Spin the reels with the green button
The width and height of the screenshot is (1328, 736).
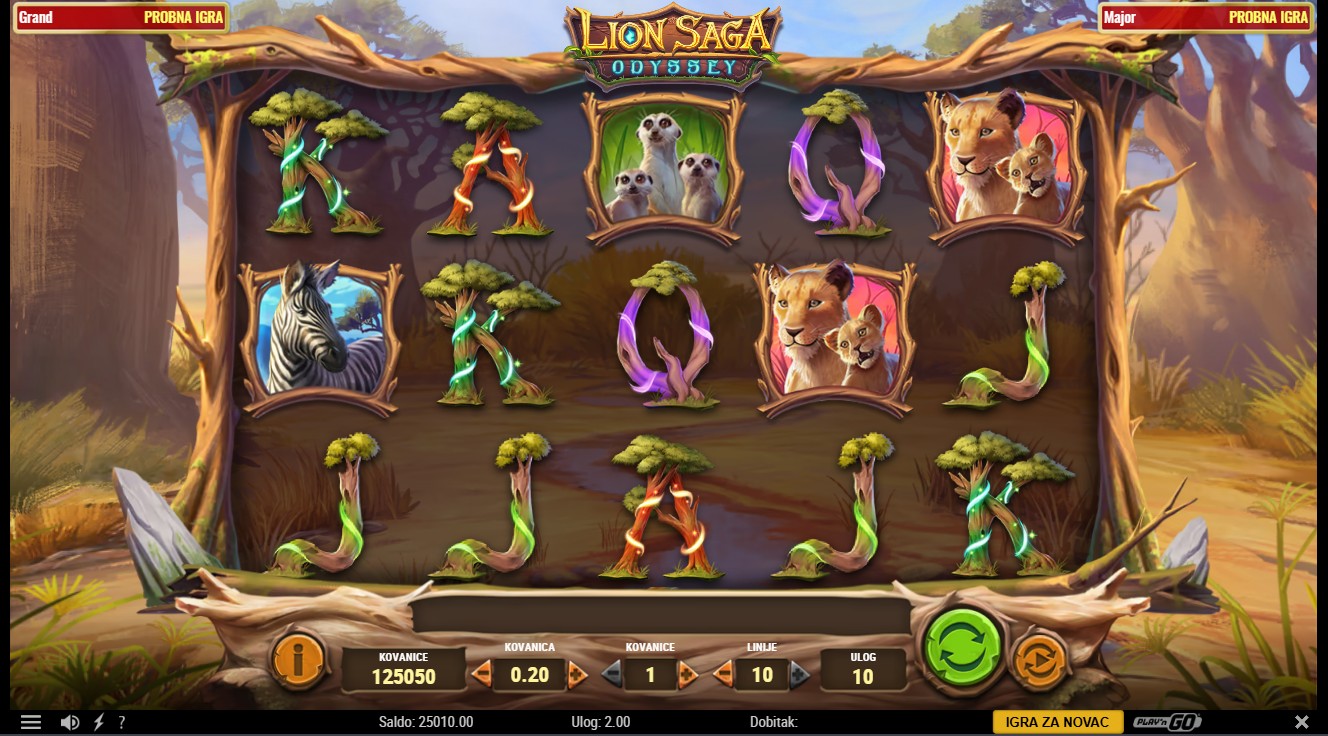(962, 647)
